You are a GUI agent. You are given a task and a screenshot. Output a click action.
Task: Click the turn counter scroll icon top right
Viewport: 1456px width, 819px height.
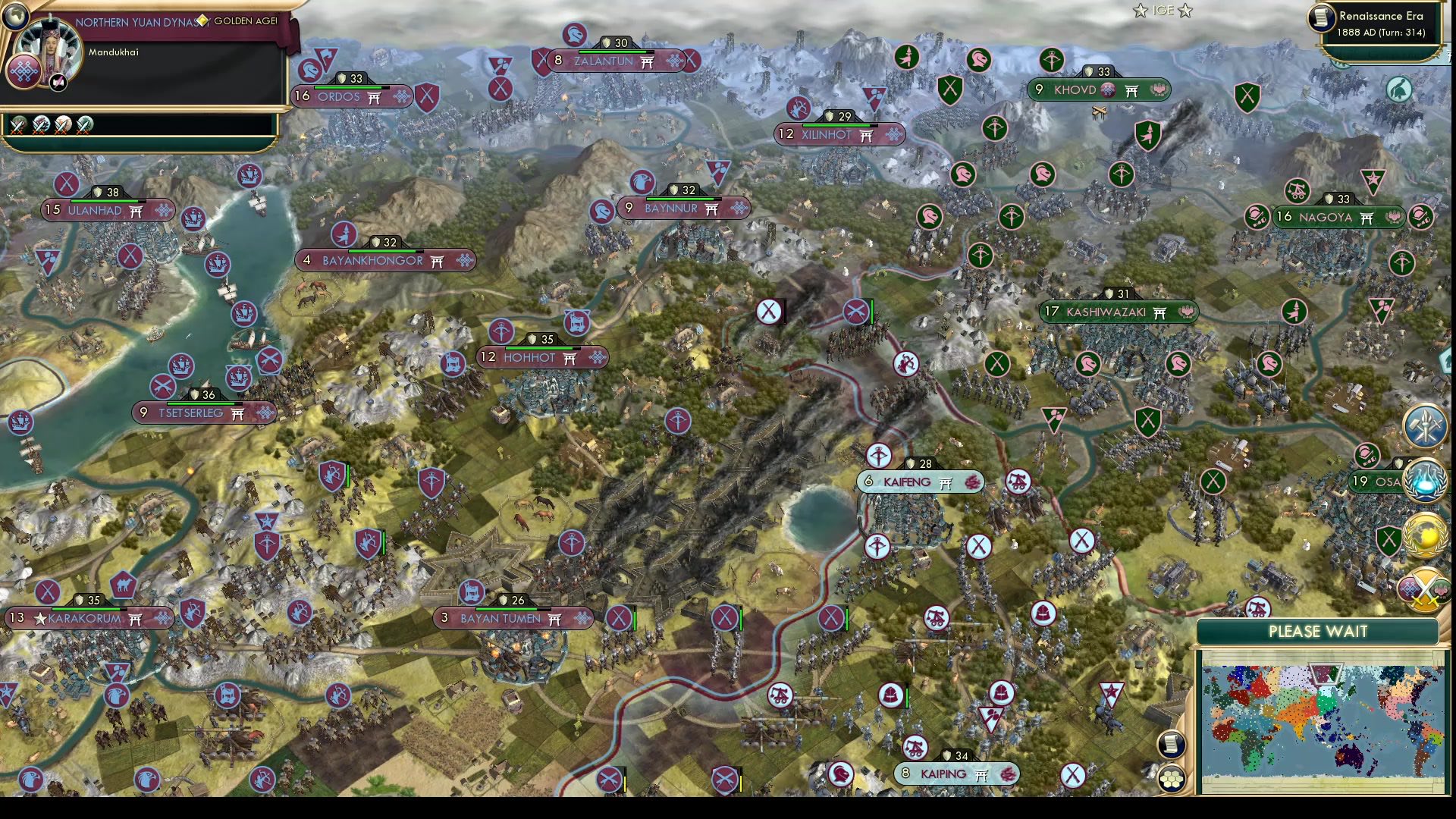pyautogui.click(x=1320, y=18)
